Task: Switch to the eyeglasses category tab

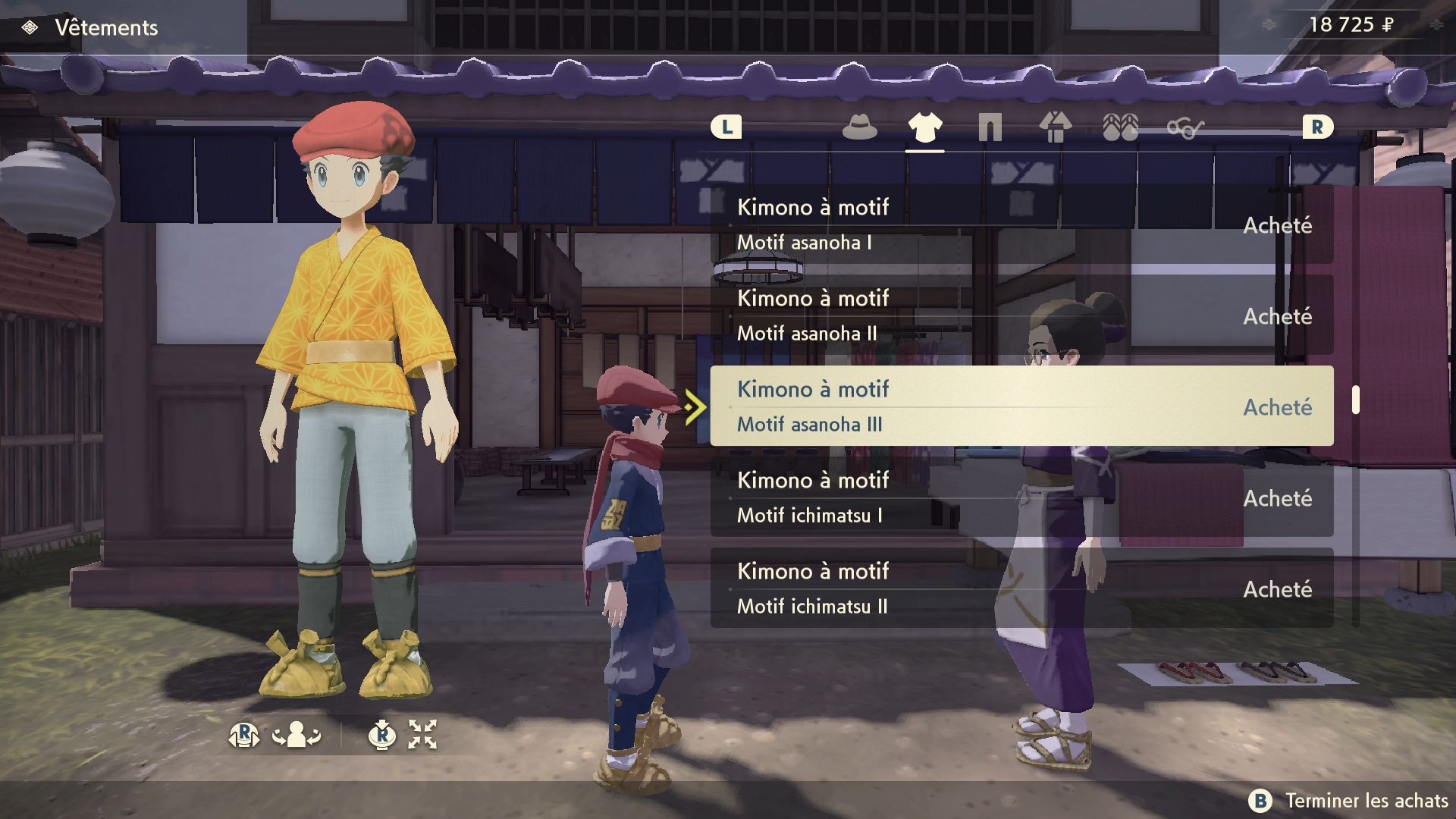Action: [1185, 129]
